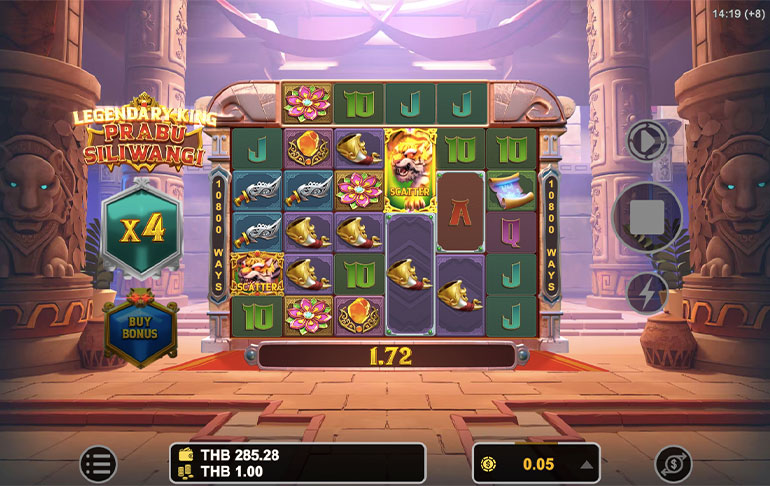
Task: Toggle turbo mode with the lightning bolt
Action: coord(647,293)
